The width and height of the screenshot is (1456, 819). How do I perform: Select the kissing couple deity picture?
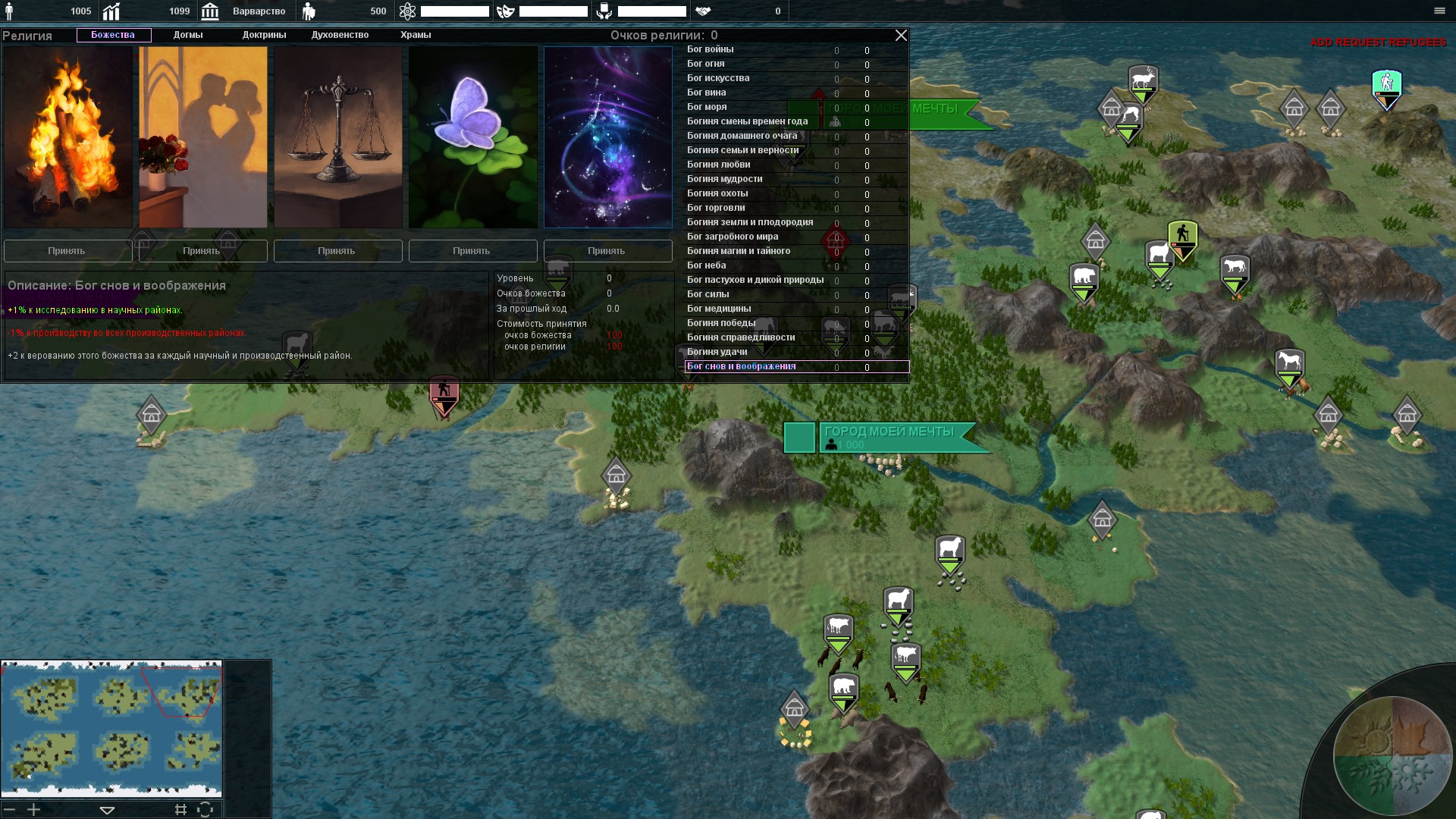click(202, 137)
